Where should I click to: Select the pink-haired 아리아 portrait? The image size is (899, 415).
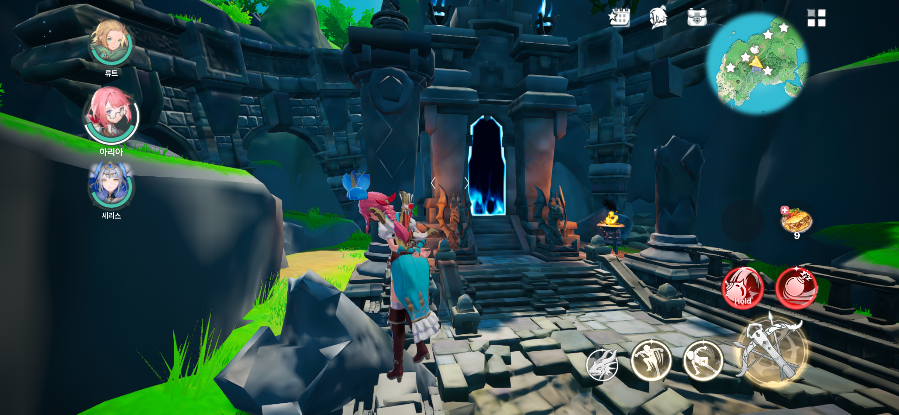coord(111,116)
